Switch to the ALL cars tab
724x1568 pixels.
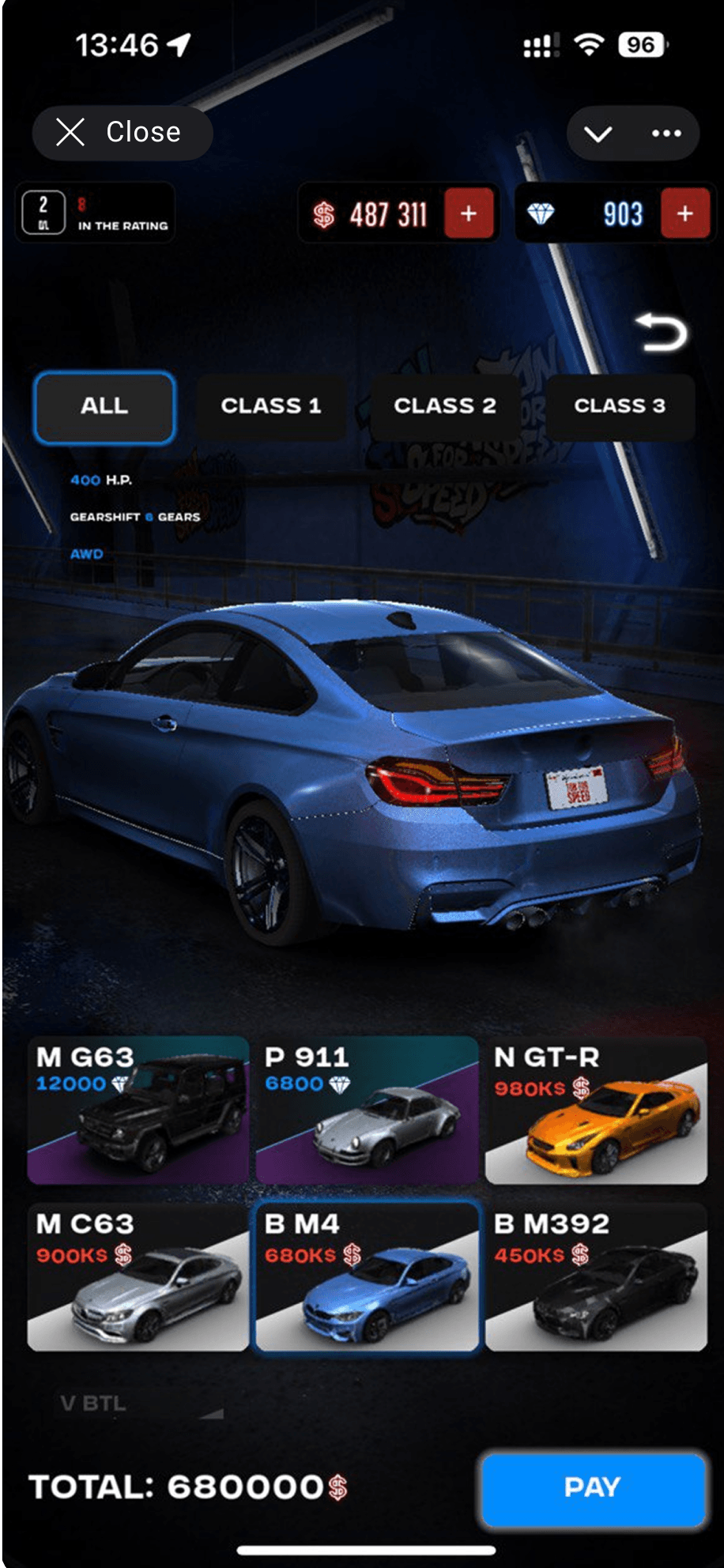click(104, 406)
